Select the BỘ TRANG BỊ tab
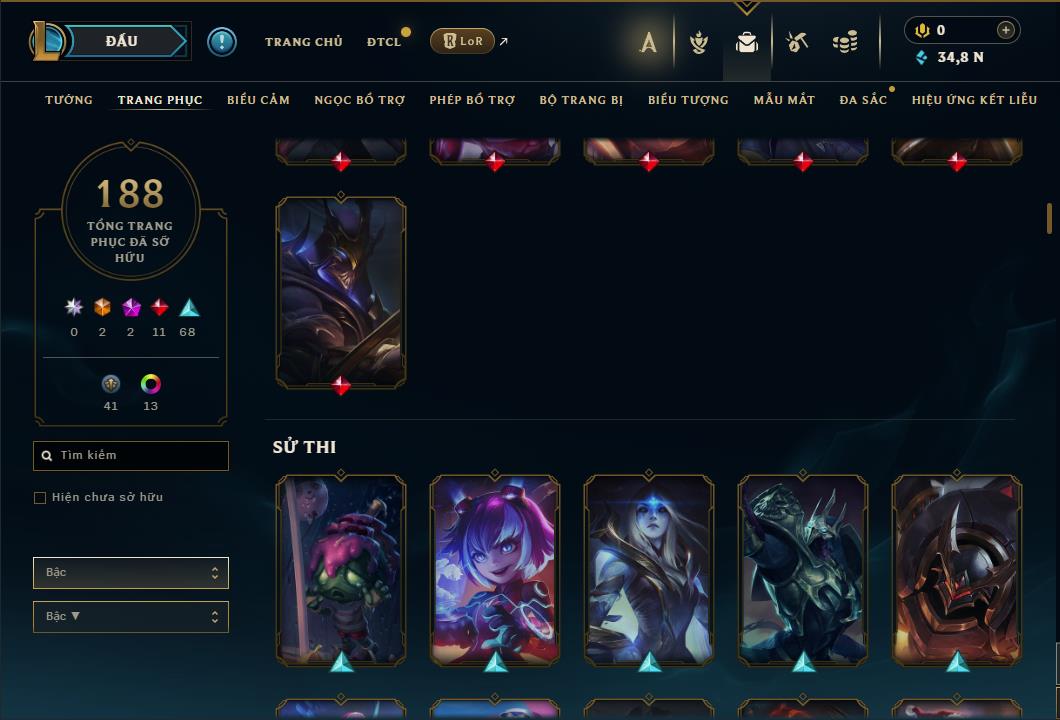Screen dimensions: 1060x720 (x=581, y=100)
